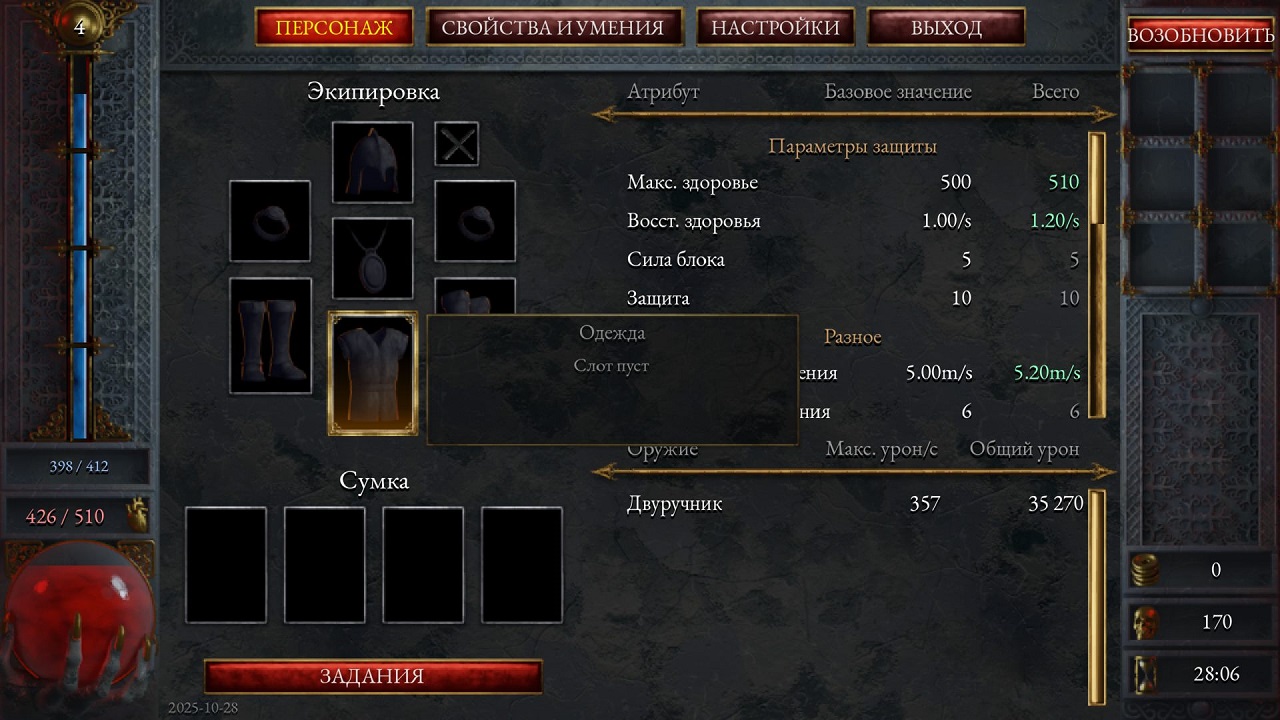The width and height of the screenshot is (1280, 720).
Task: Open the Свойства и умения tab
Action: (553, 28)
